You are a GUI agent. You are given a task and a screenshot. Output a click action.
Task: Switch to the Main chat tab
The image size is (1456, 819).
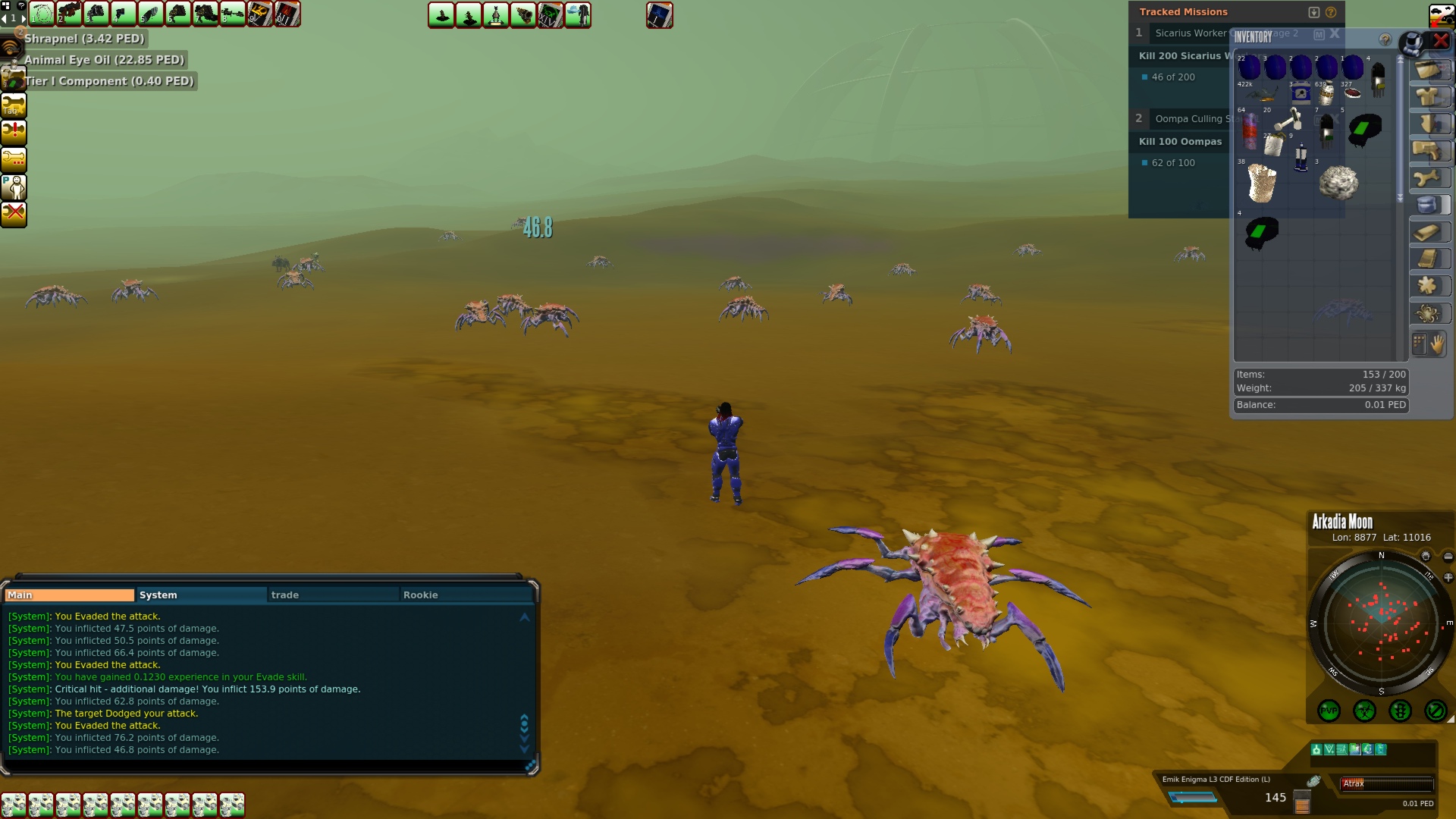(69, 595)
